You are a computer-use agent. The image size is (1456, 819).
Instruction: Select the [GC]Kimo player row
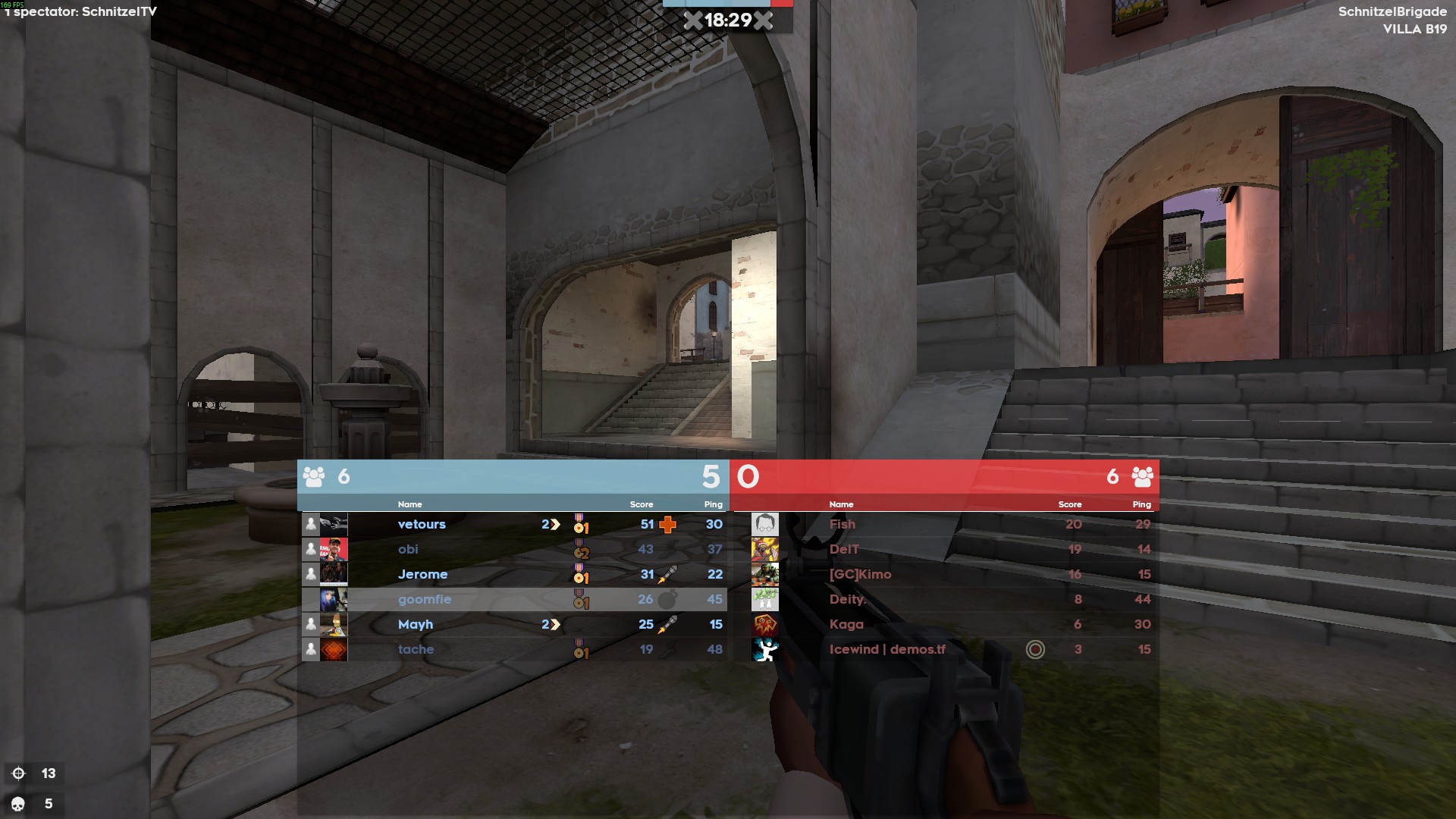click(860, 574)
